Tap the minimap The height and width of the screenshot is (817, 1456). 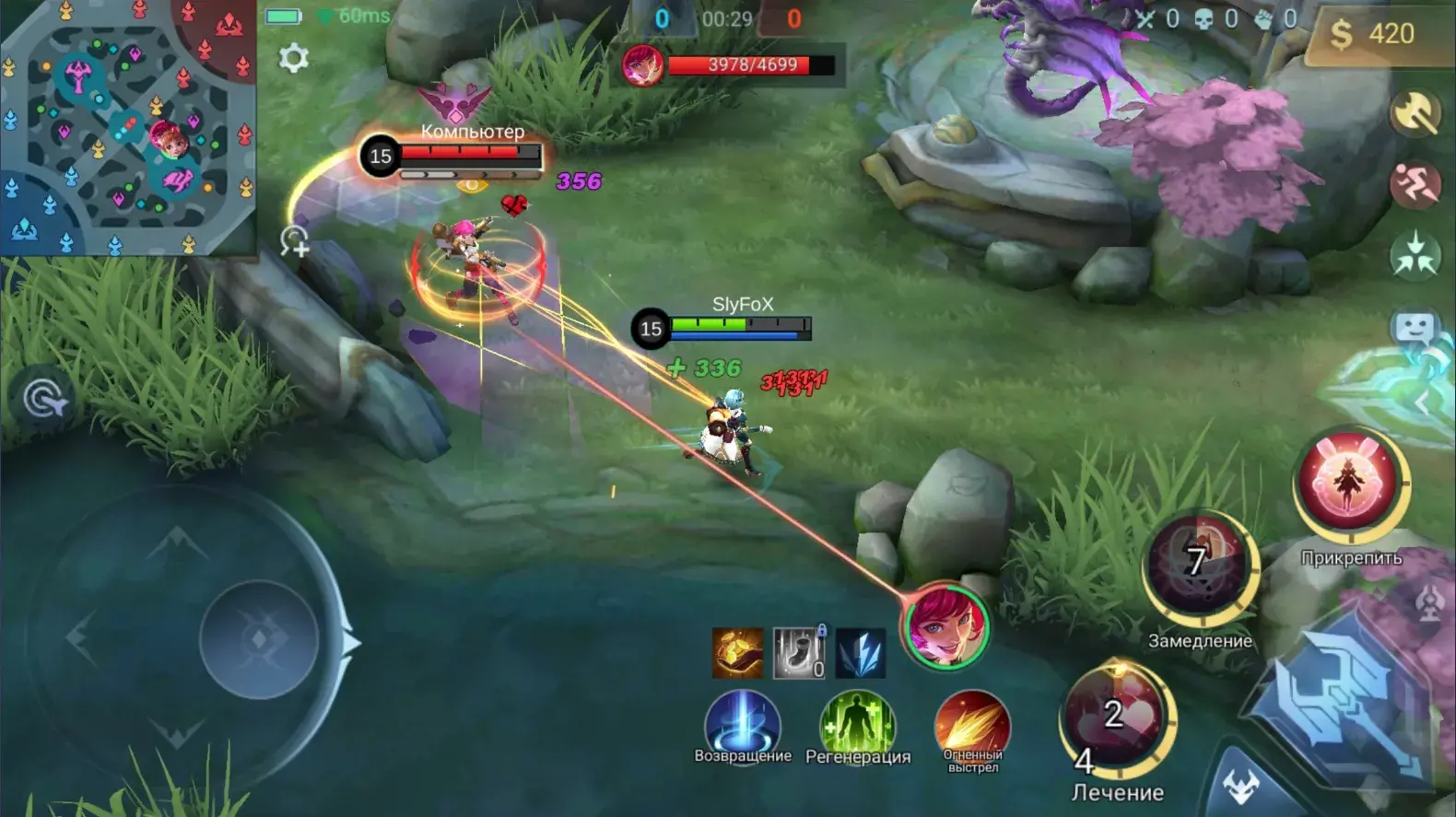click(x=127, y=127)
